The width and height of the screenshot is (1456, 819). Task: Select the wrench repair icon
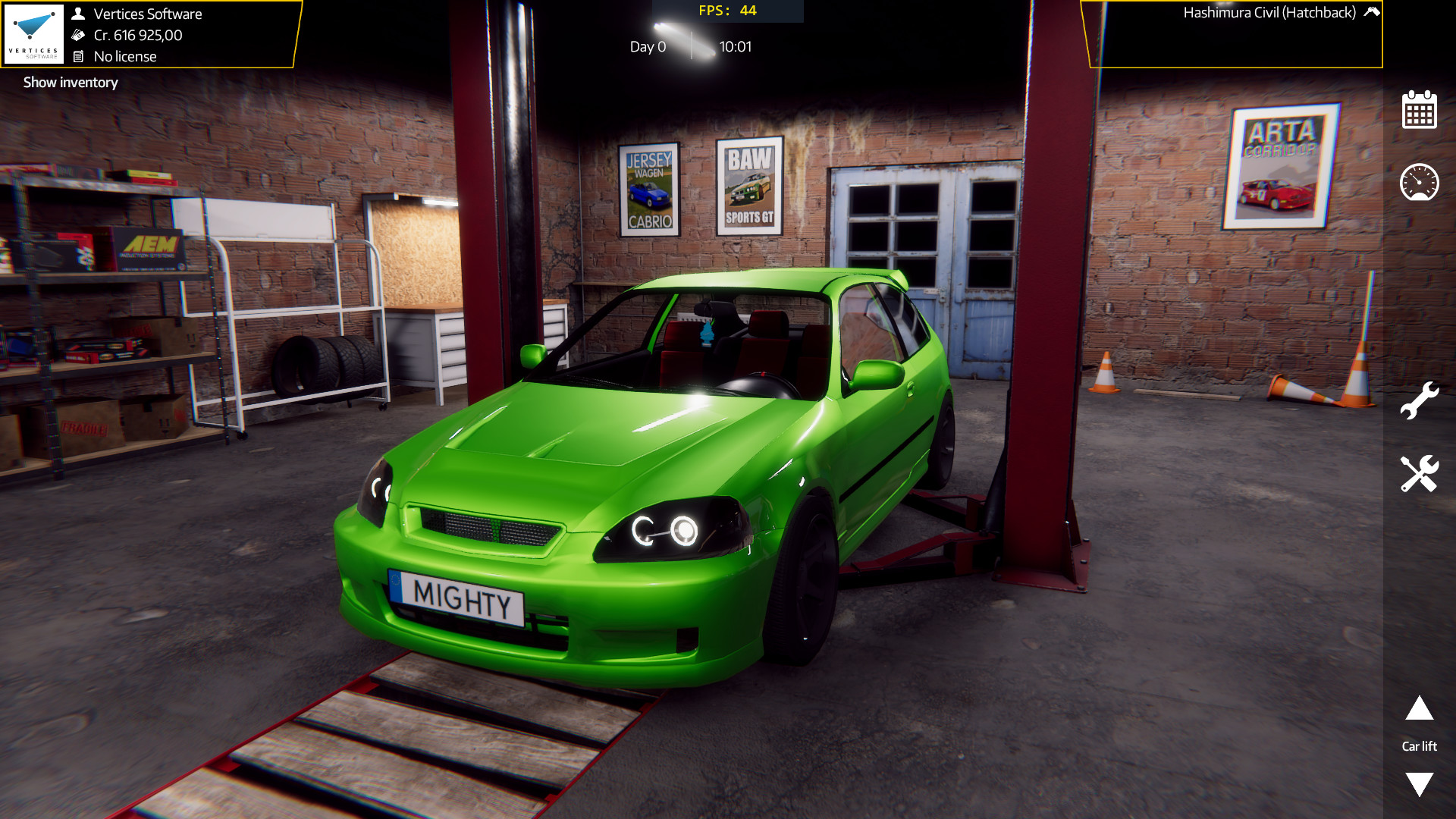1420,400
